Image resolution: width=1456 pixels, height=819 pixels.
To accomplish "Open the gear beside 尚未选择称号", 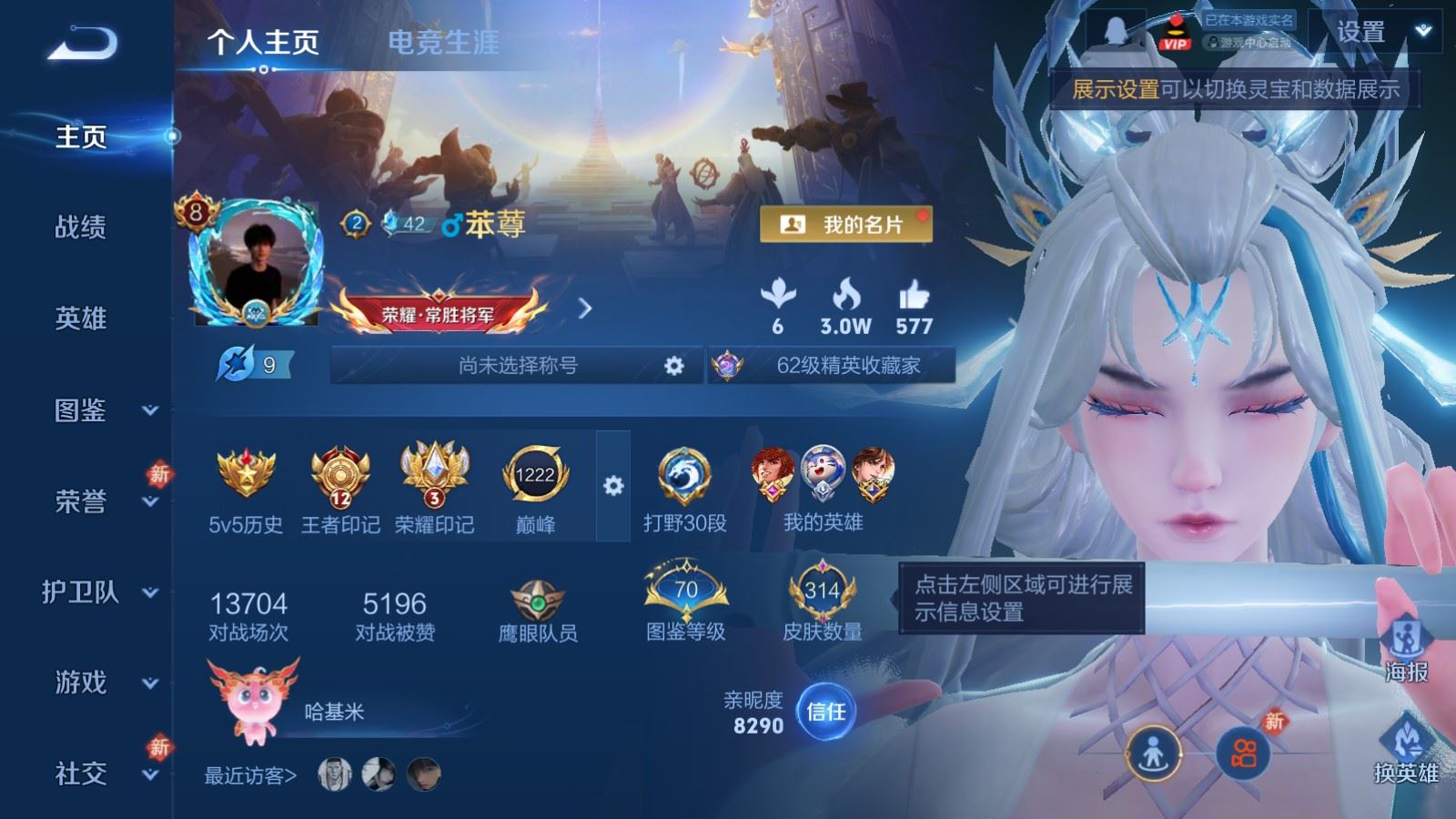I will [672, 365].
